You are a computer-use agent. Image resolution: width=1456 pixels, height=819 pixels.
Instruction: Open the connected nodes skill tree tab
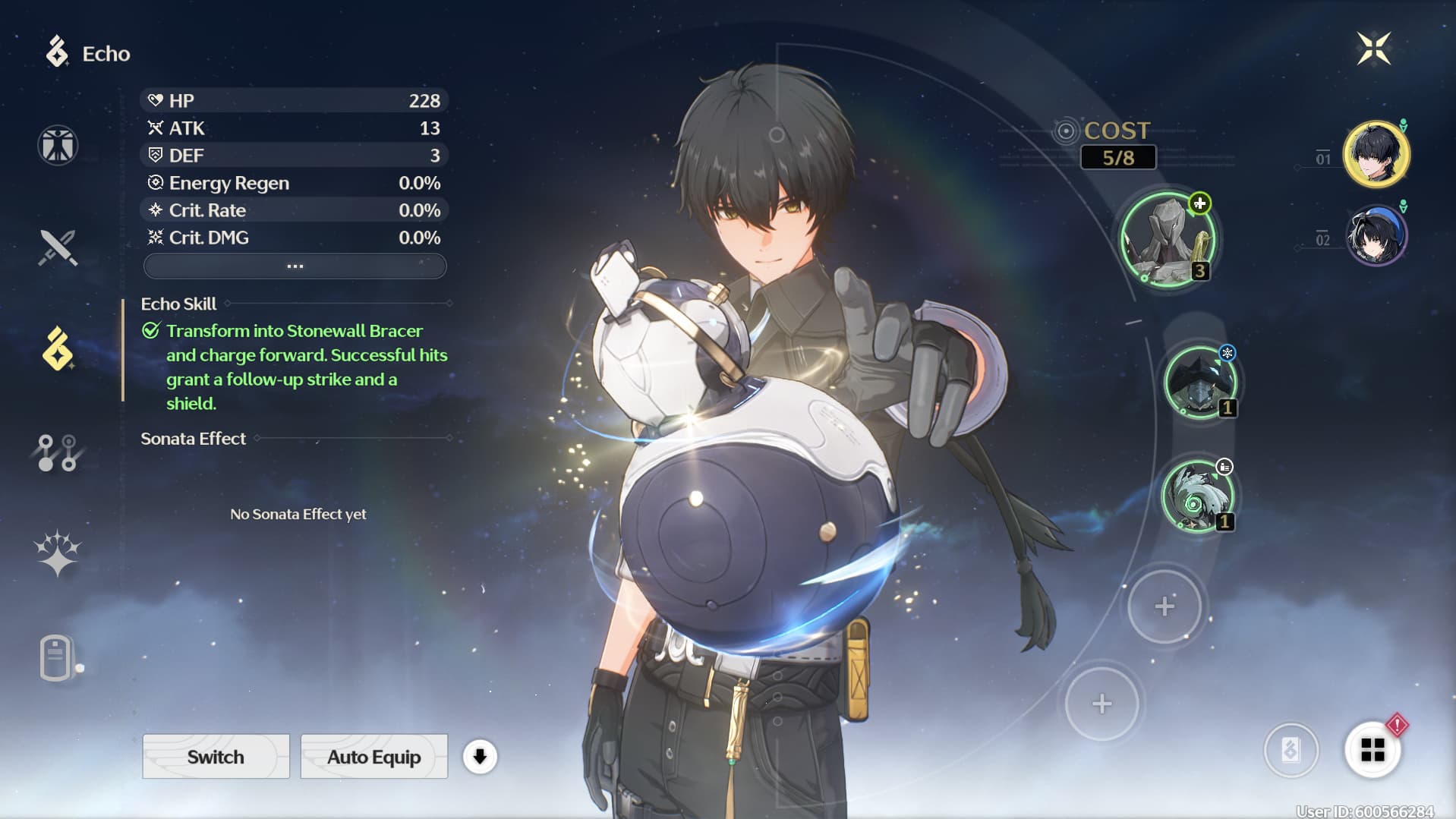click(58, 452)
